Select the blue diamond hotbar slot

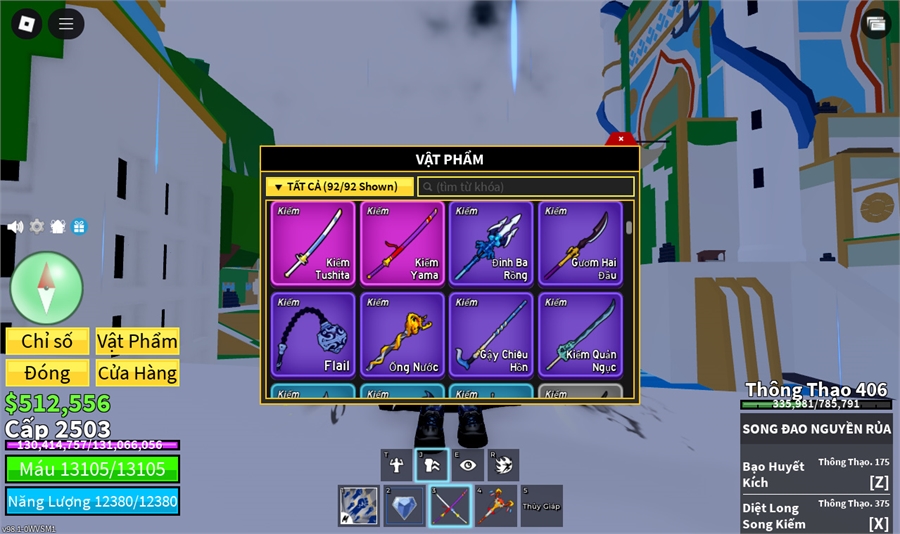click(404, 506)
